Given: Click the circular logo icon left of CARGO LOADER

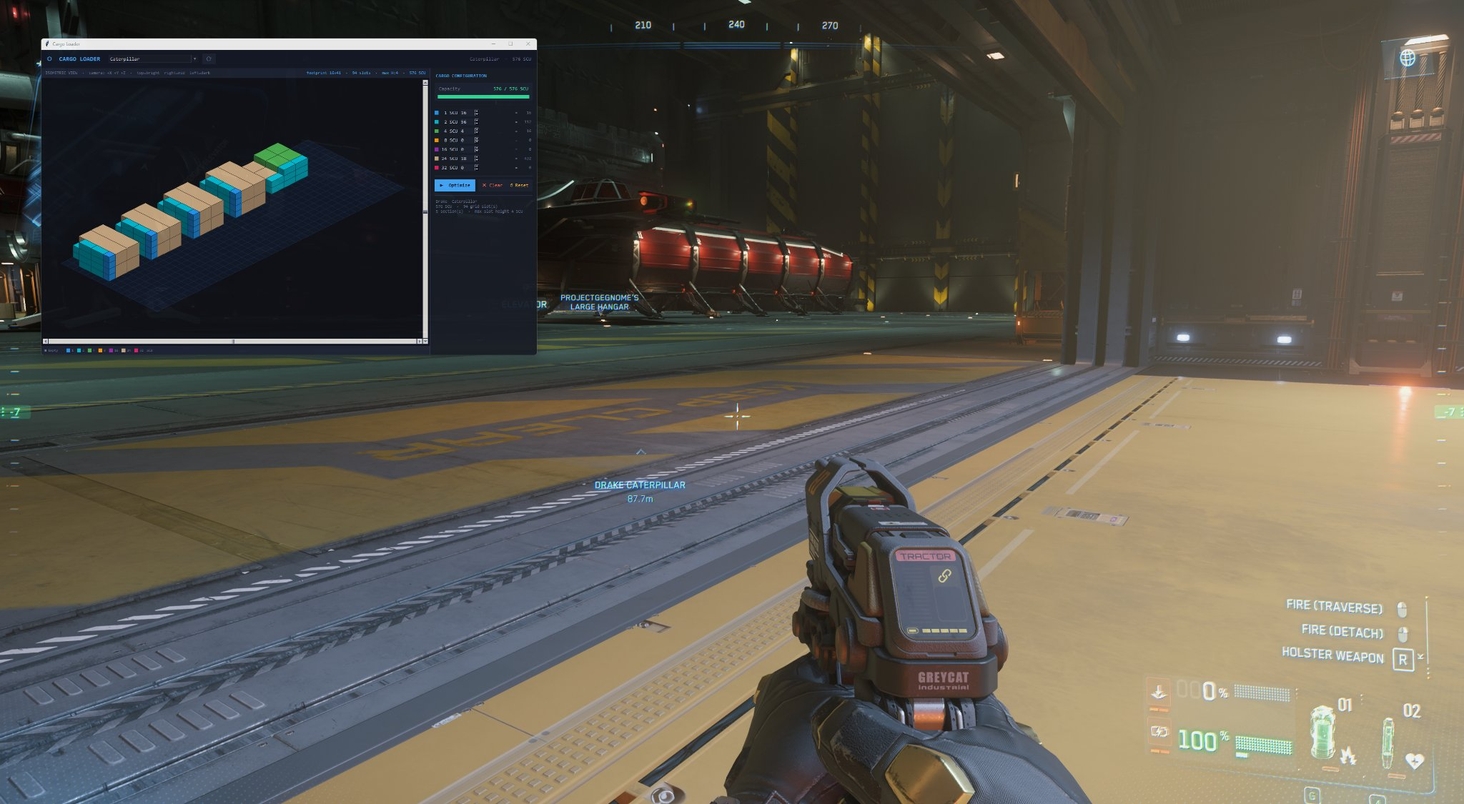Looking at the screenshot, I should [x=49, y=59].
